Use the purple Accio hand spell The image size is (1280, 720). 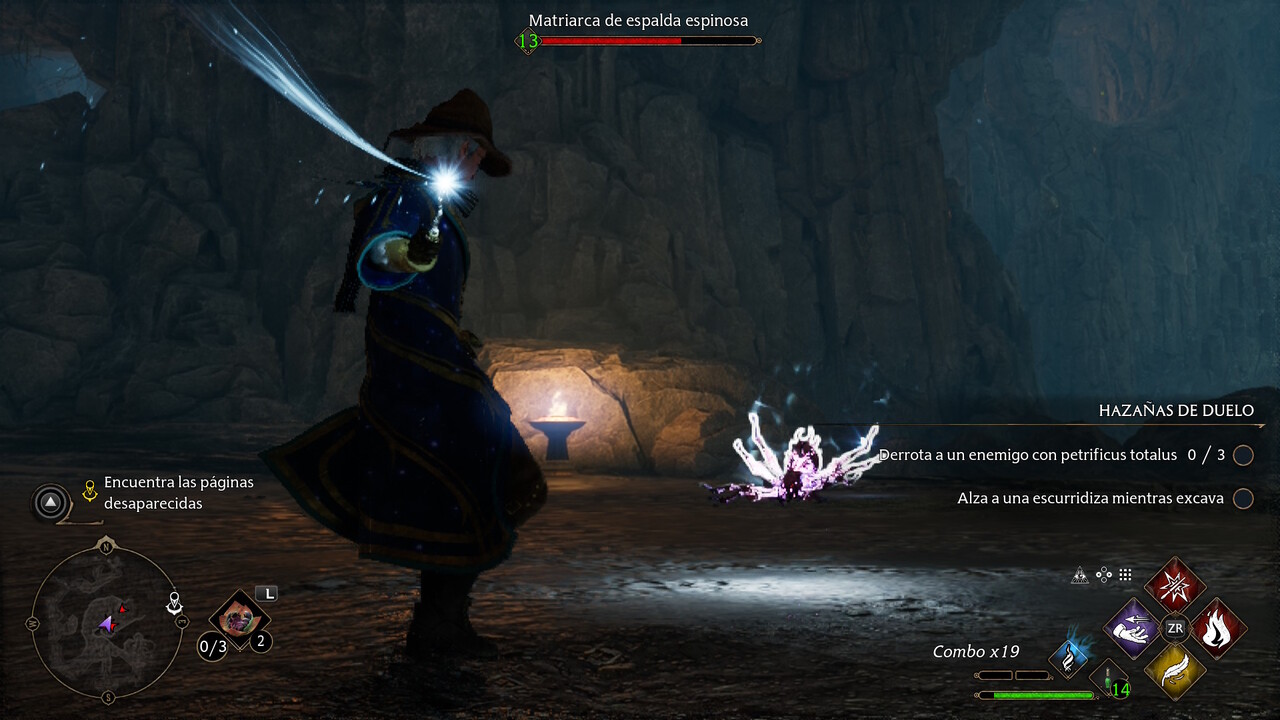click(x=1131, y=628)
